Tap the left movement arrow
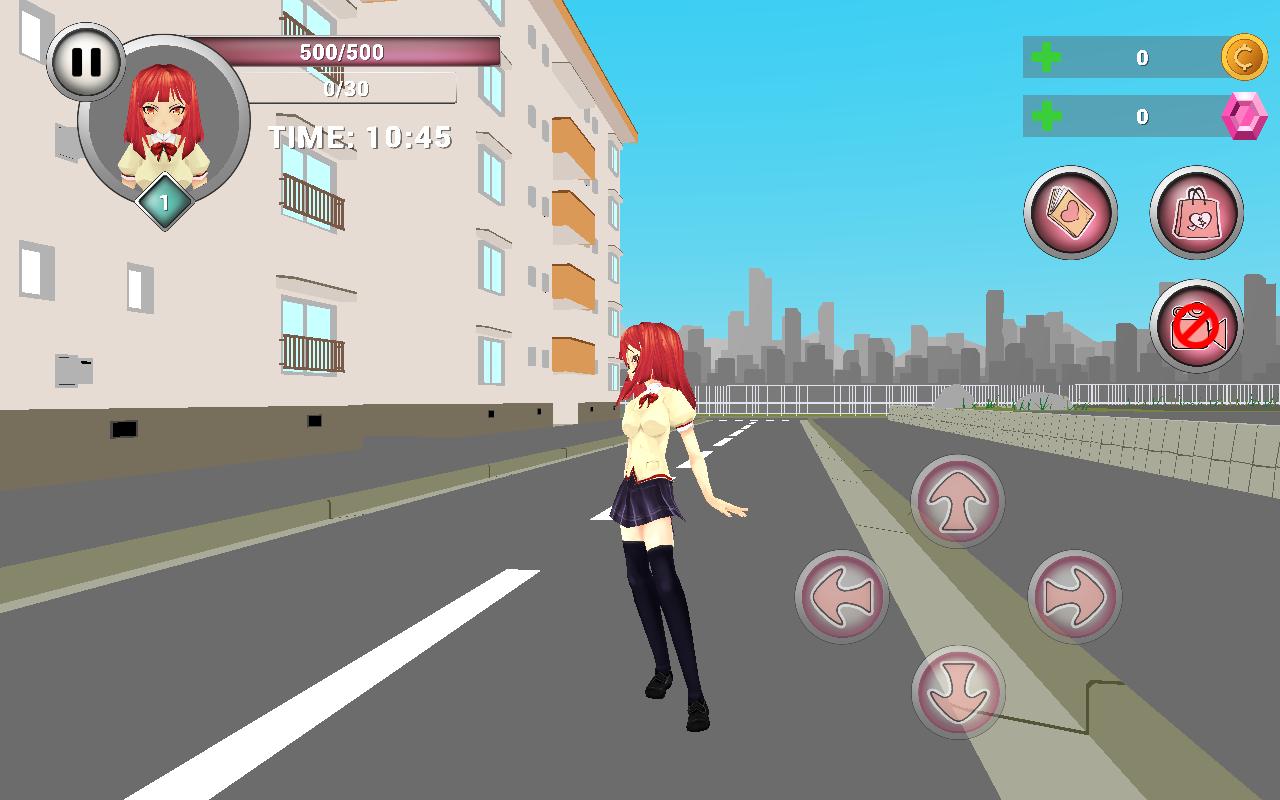This screenshot has height=800, width=1280. click(840, 597)
